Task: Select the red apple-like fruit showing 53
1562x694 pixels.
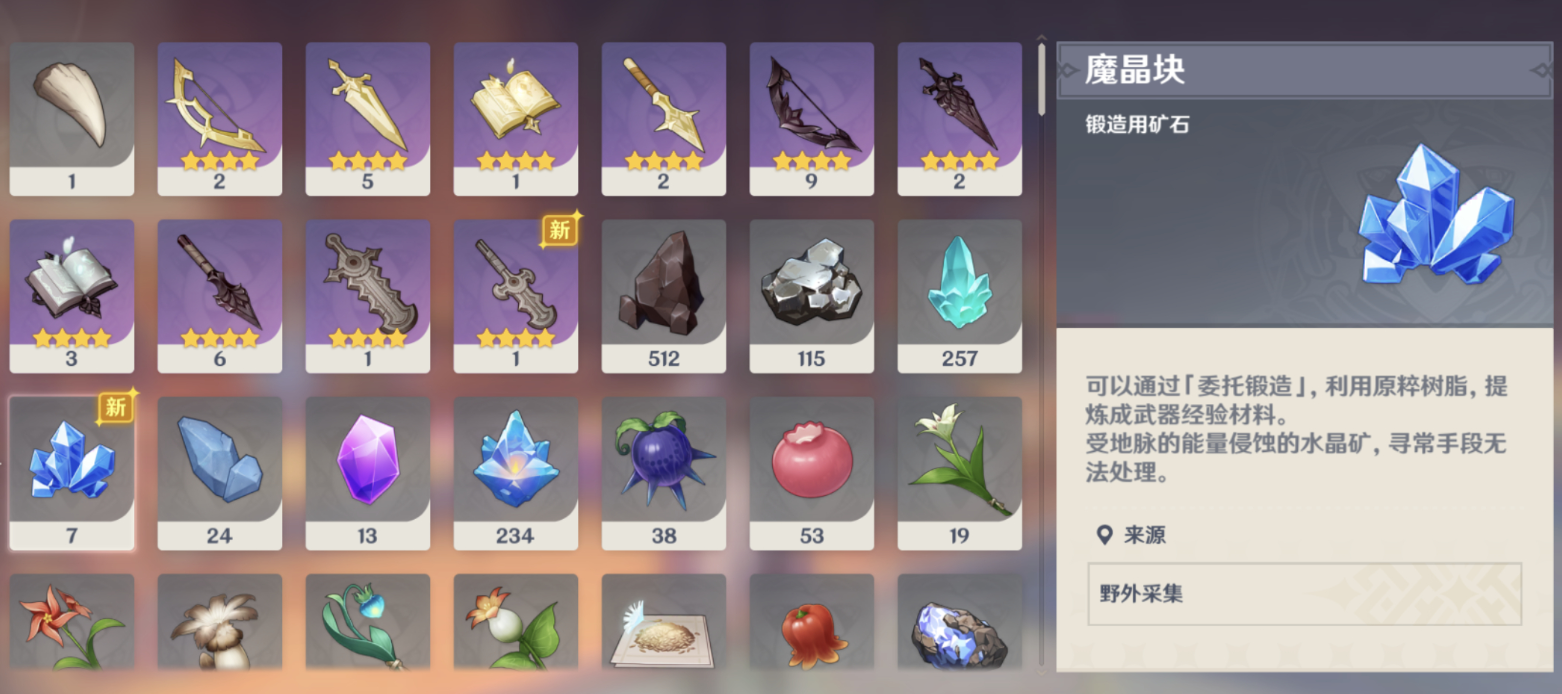Action: click(x=811, y=471)
